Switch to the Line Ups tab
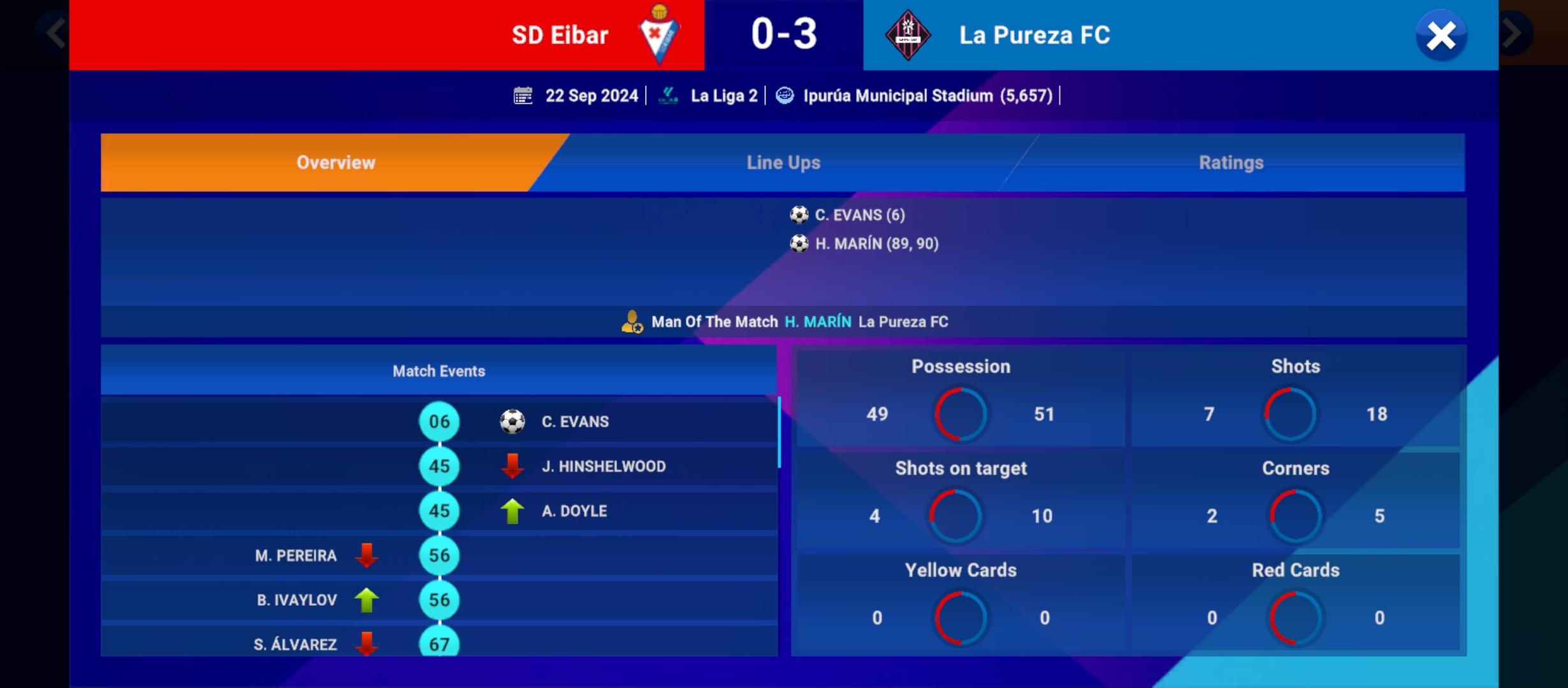Image resolution: width=1568 pixels, height=688 pixels. point(783,162)
